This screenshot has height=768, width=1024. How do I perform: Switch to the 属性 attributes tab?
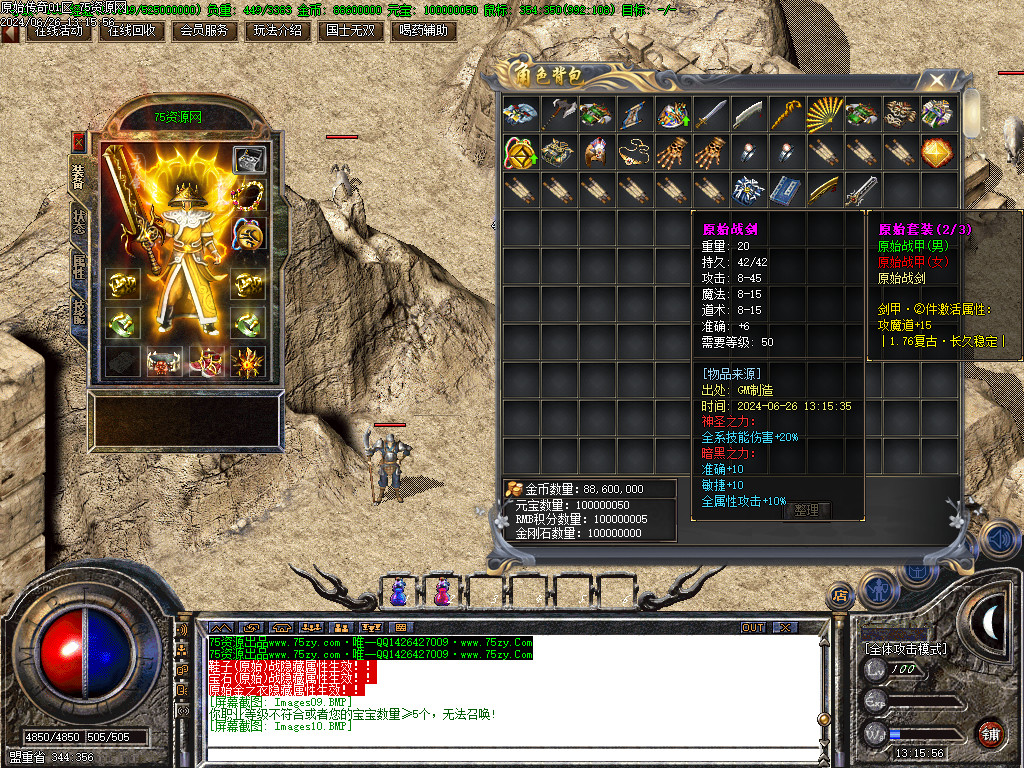(78, 267)
